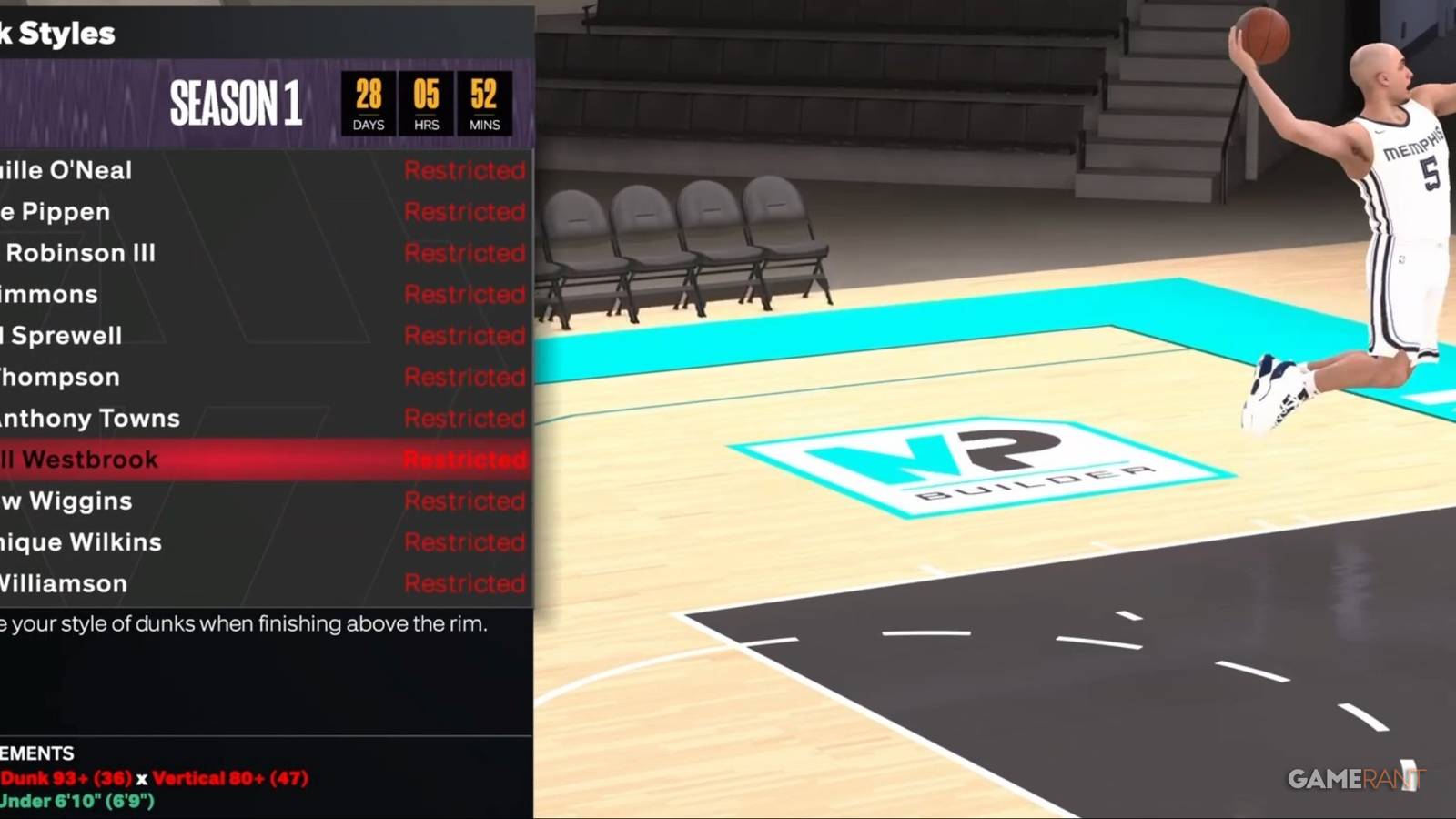Click the Restricted label beside O'Neal
The width and height of the screenshot is (1456, 819).
pos(465,170)
